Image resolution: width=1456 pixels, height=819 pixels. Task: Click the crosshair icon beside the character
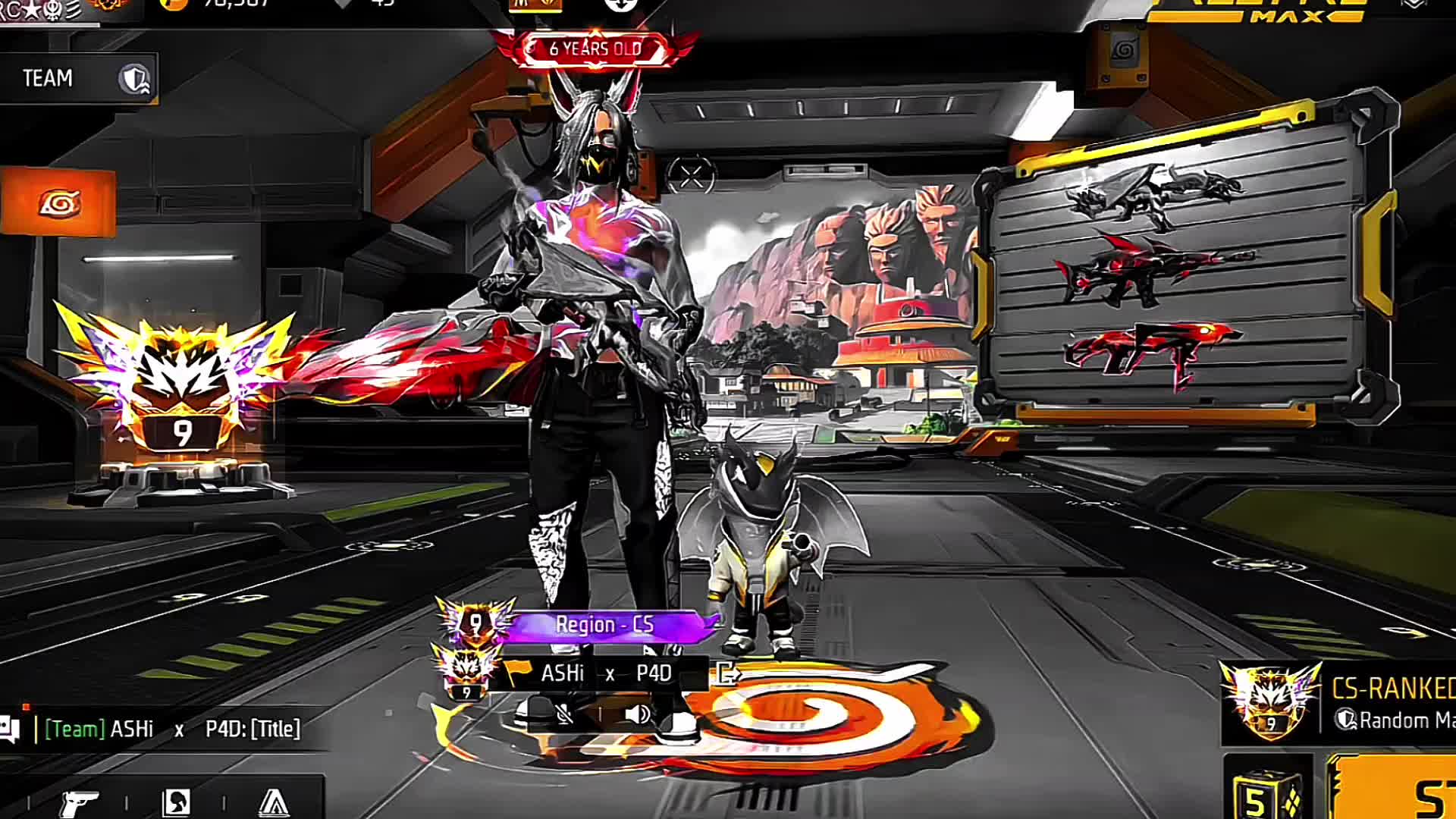click(x=691, y=177)
